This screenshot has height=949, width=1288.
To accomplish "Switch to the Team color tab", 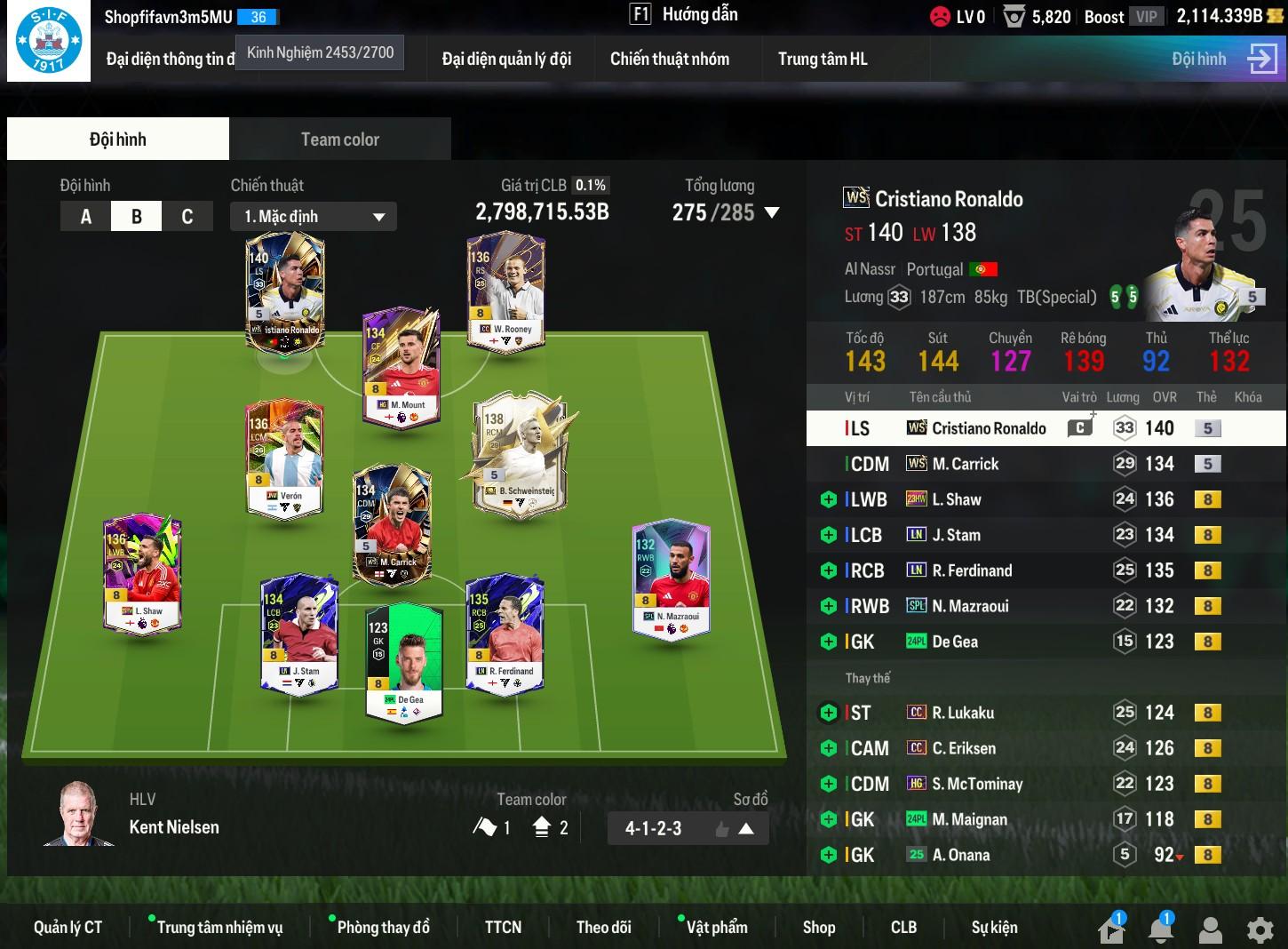I will pos(339,140).
